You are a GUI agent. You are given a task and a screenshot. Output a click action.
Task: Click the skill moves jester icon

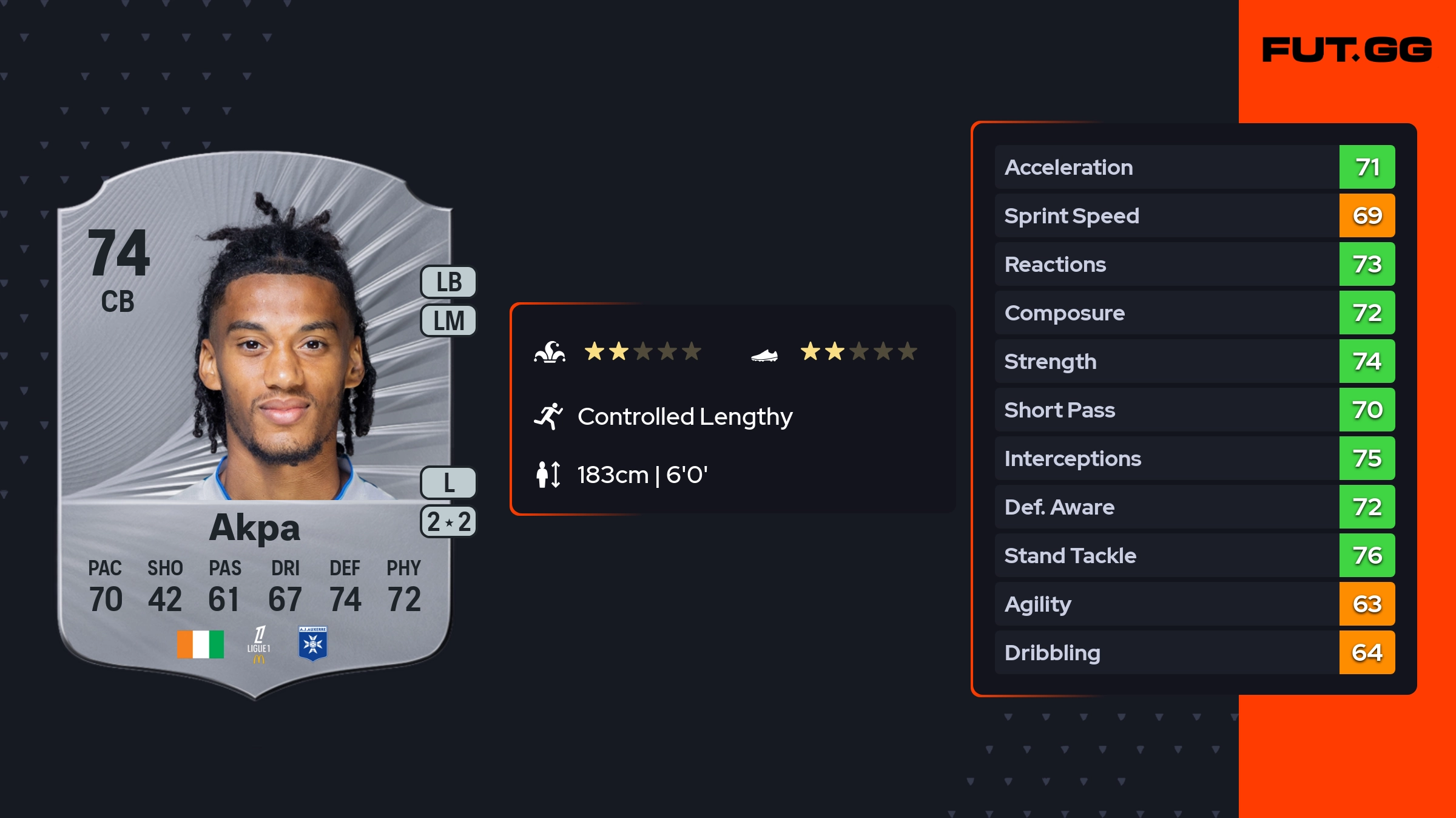click(550, 352)
